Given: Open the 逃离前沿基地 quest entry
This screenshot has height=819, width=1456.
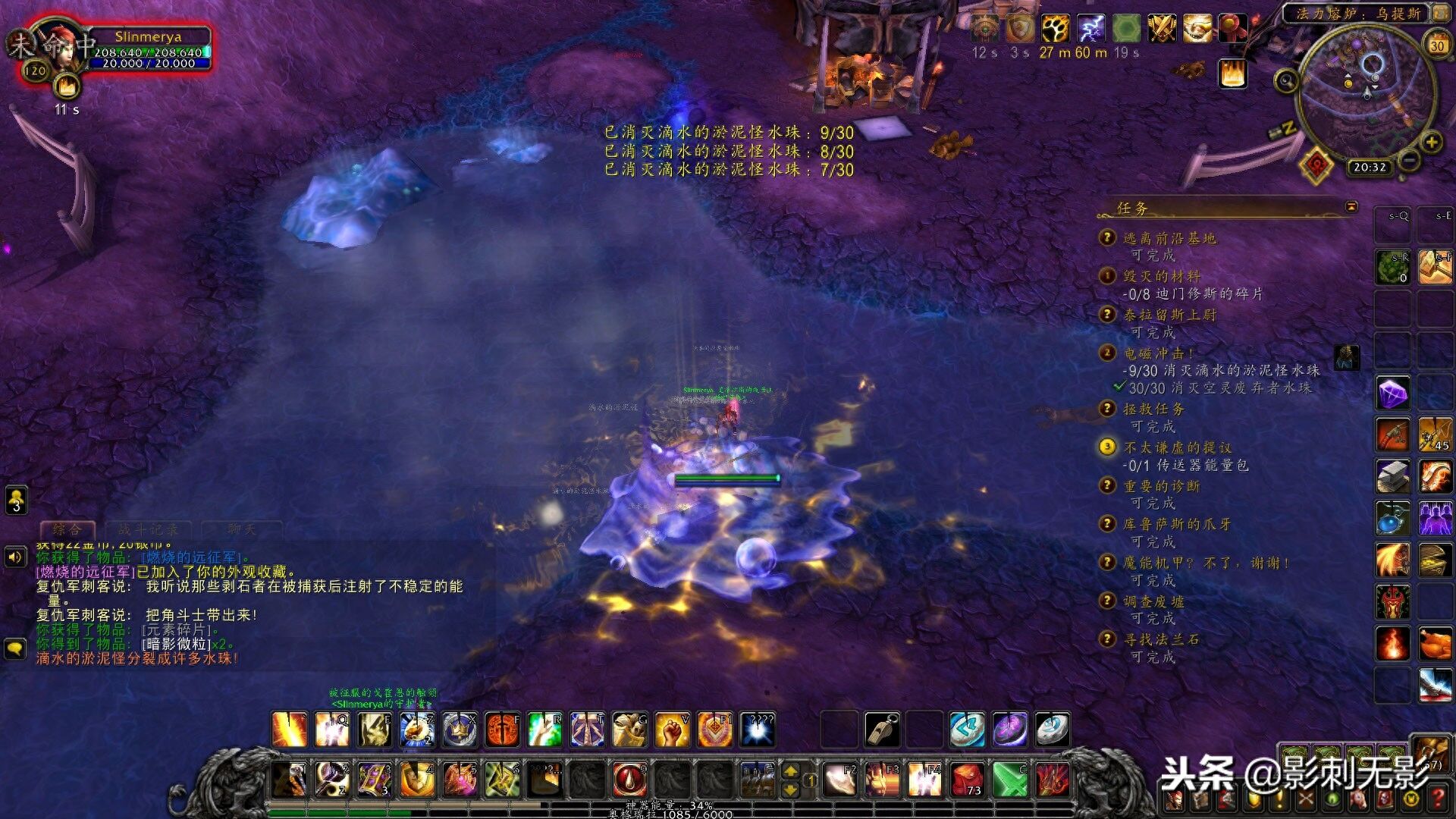Looking at the screenshot, I should coord(1169,238).
